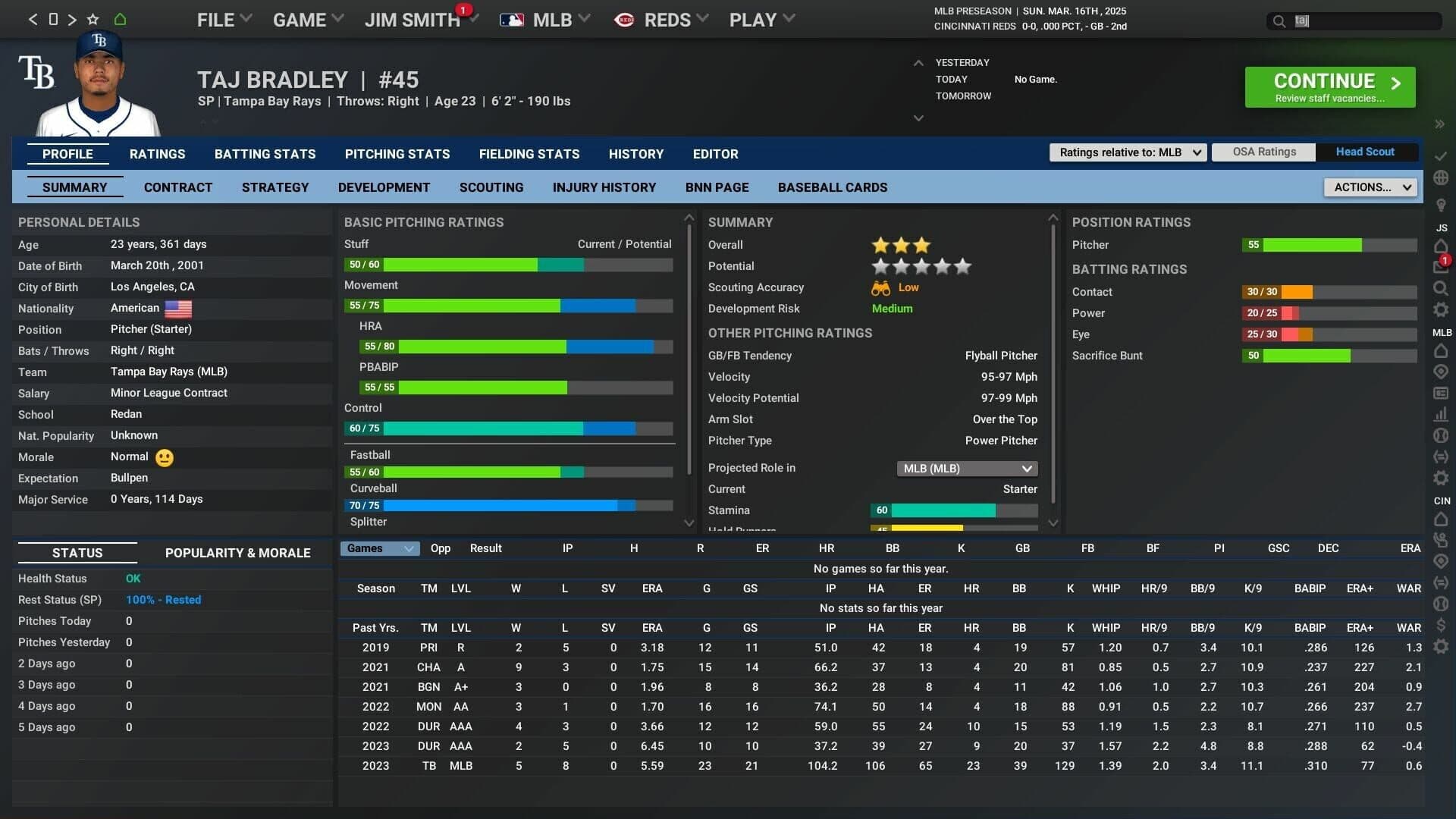Expand the FILE menu chevron
This screenshot has height=819, width=1456.
pyautogui.click(x=246, y=18)
